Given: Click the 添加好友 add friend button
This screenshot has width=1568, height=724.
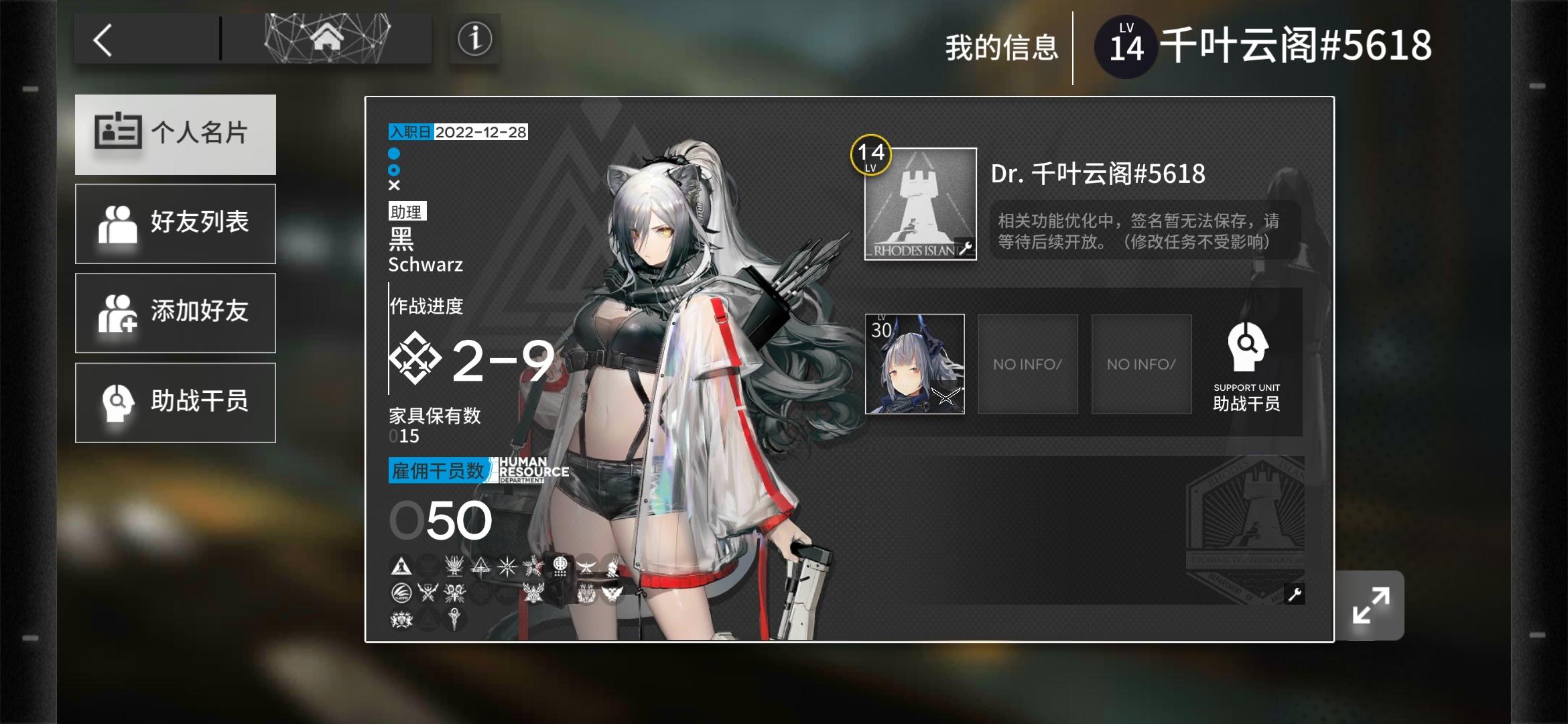Looking at the screenshot, I should point(176,312).
